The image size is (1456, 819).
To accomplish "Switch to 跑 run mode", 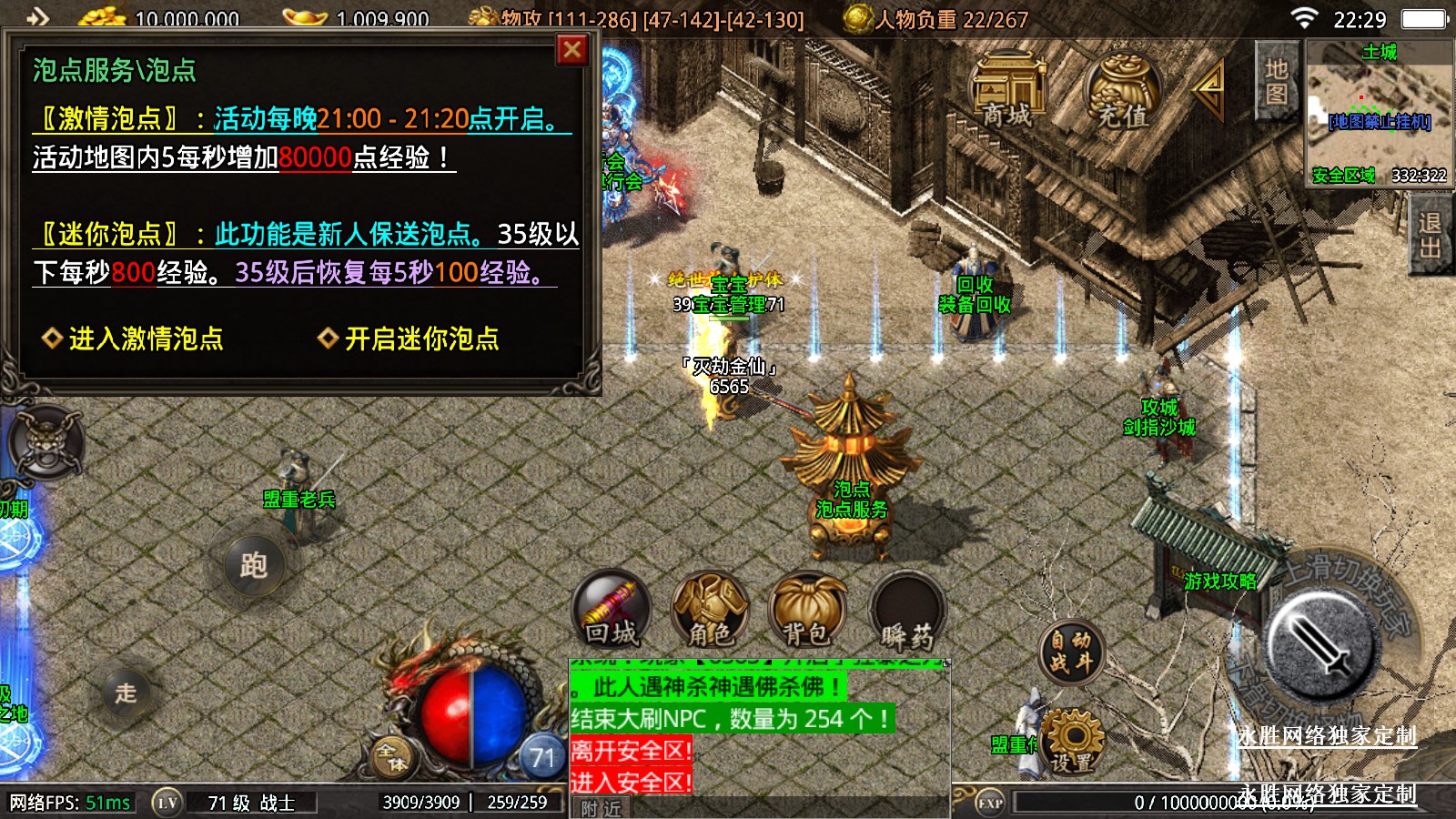I will pos(254,565).
